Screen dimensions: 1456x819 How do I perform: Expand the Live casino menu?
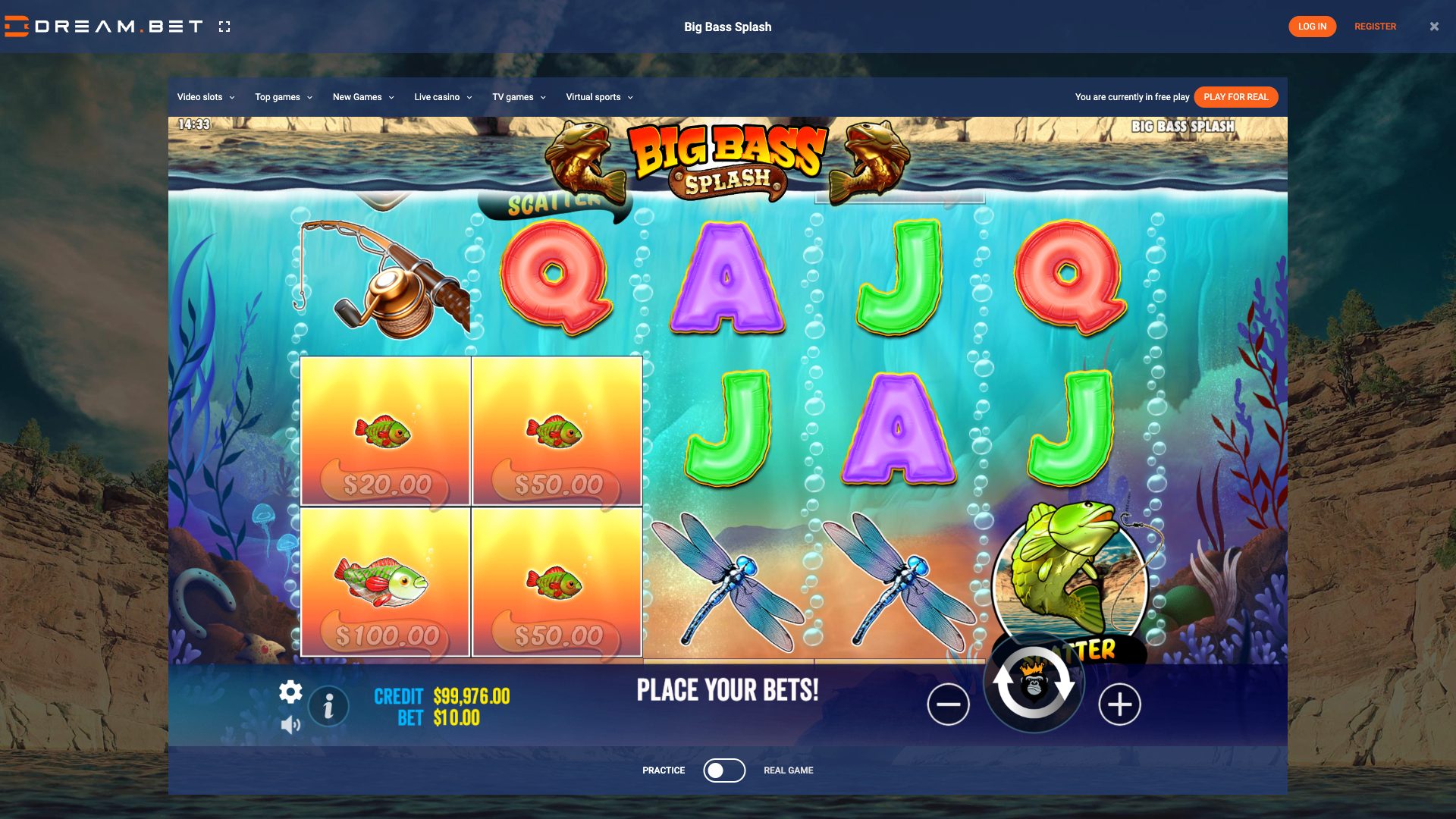tap(442, 97)
